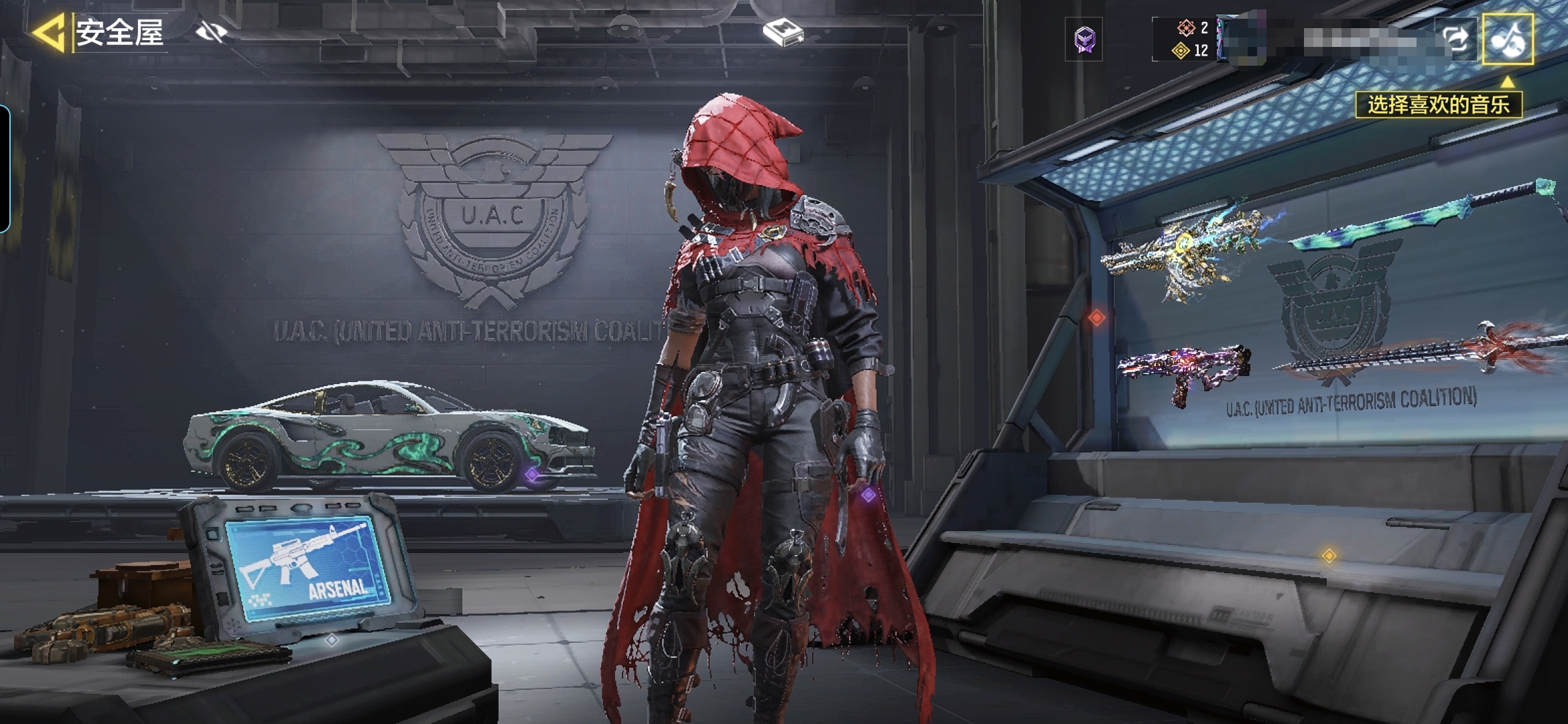Open the purple eagle medal badge

point(1084,40)
